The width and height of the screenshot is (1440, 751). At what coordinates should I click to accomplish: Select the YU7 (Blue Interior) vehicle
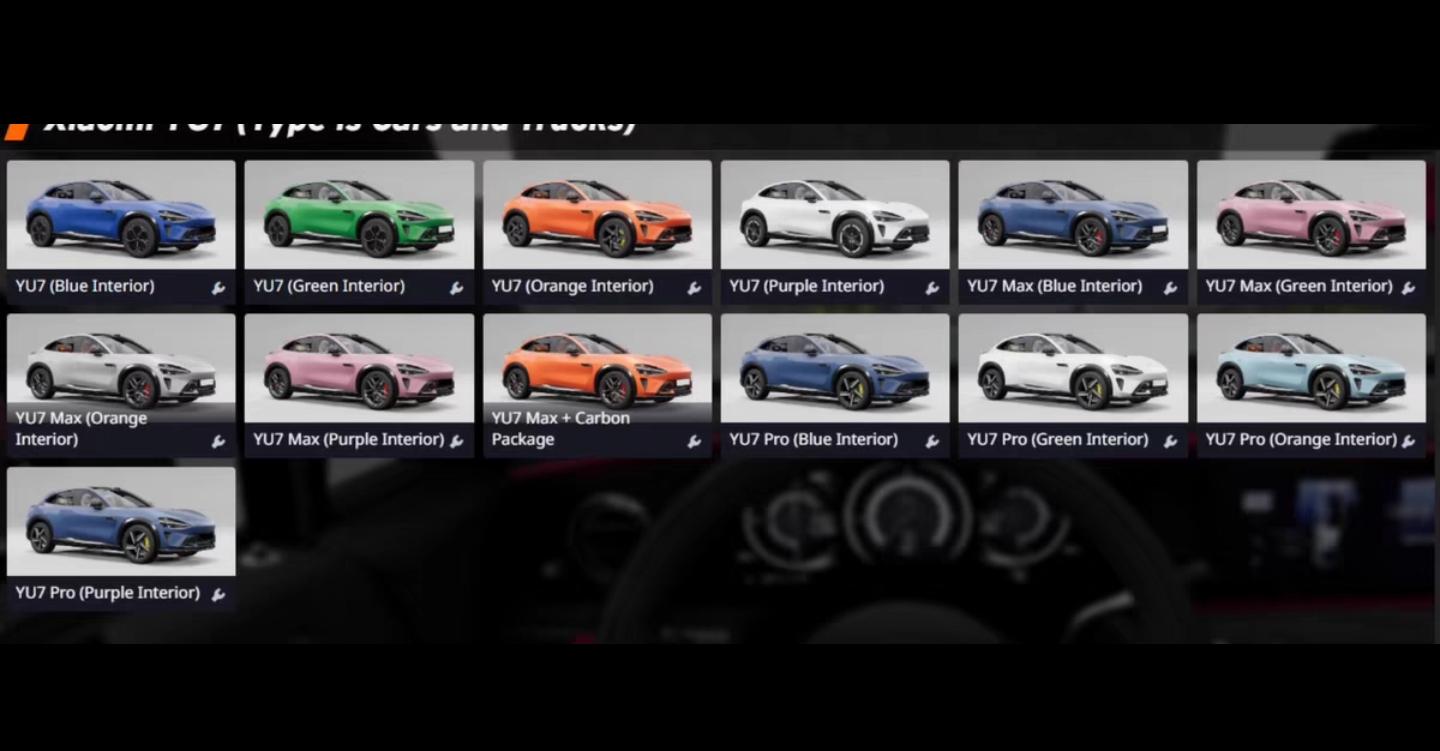(x=121, y=216)
